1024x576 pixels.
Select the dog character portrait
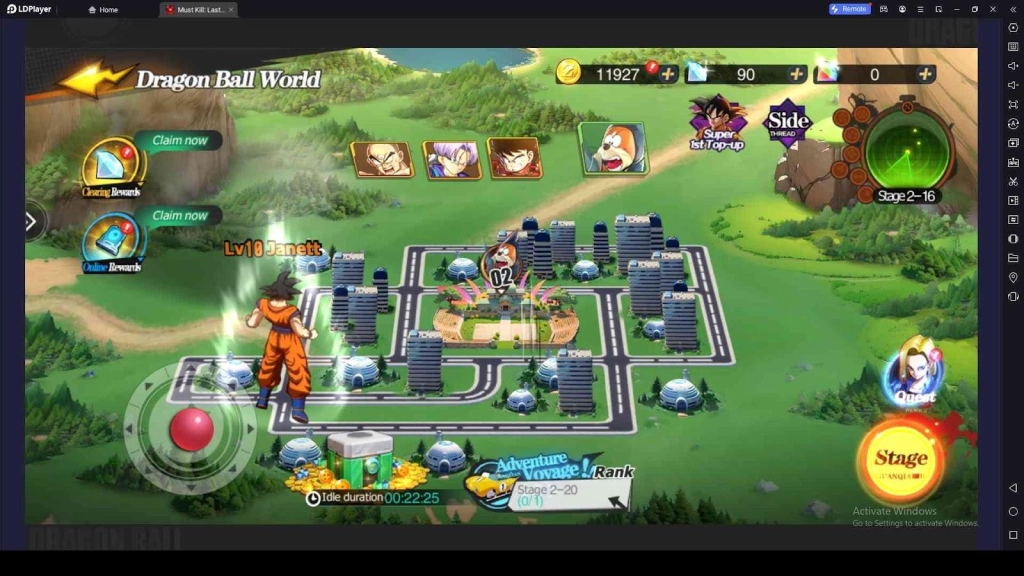pos(612,148)
